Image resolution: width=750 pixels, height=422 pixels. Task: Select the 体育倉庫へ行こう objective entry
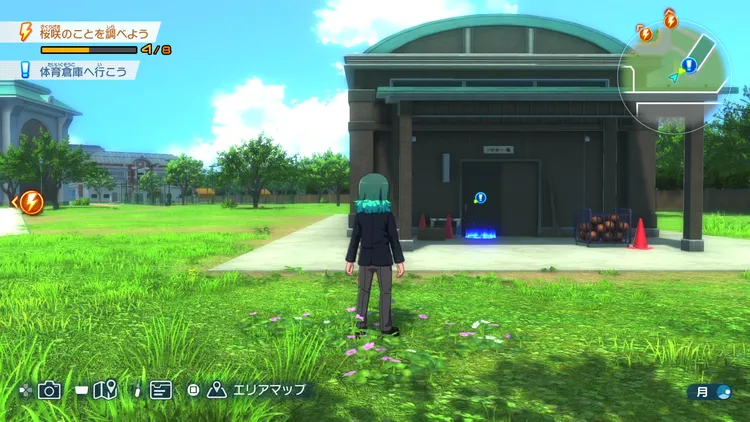click(x=82, y=70)
